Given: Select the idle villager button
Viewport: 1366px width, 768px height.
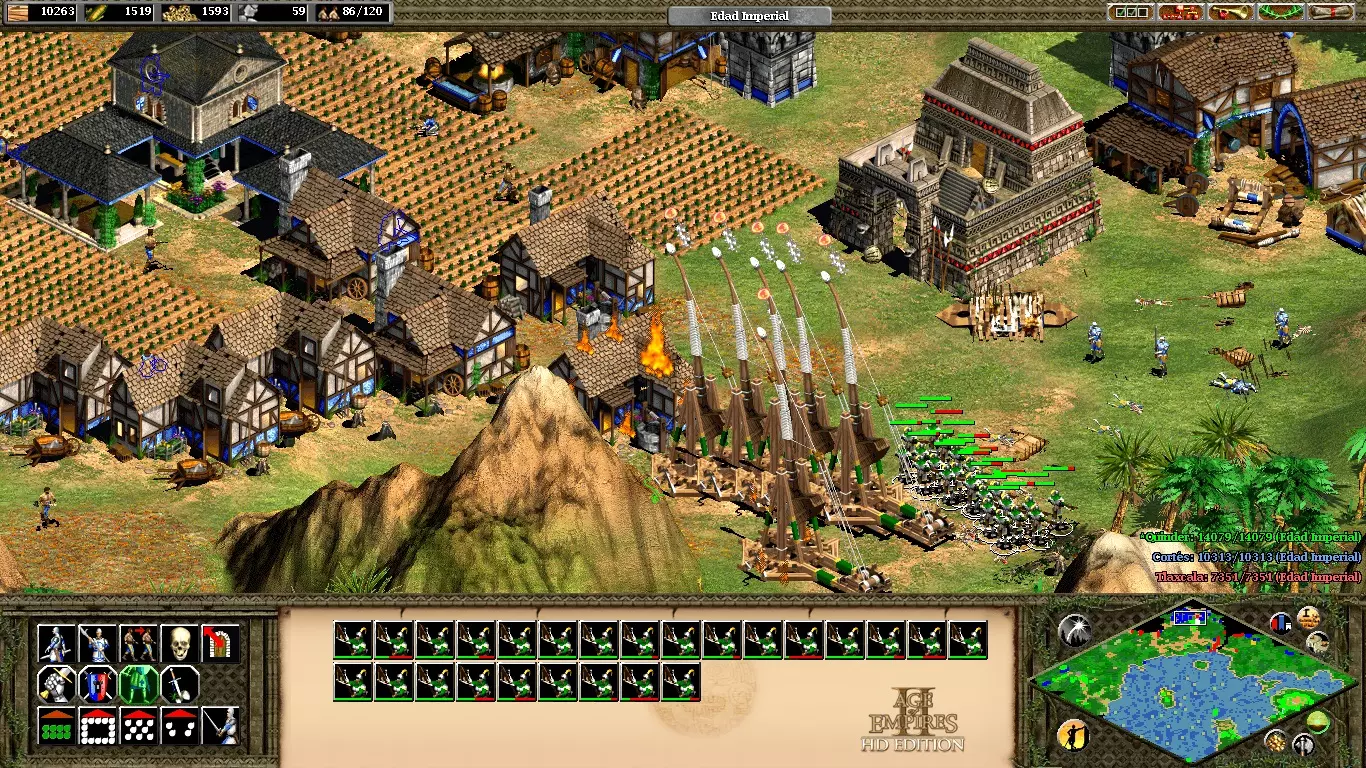Looking at the screenshot, I should [x=1071, y=736].
